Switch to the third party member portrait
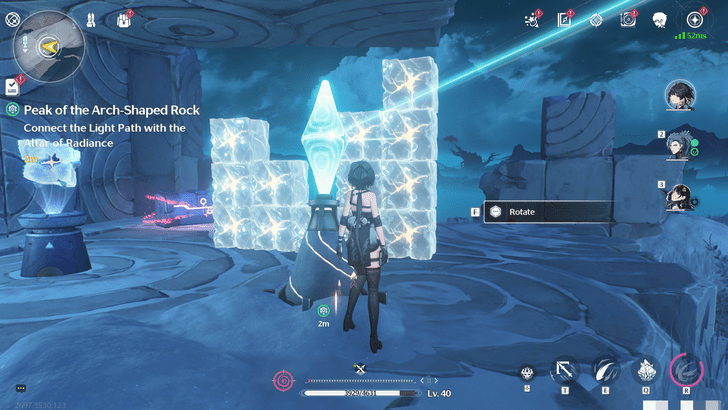This screenshot has width=728, height=410. tap(685, 194)
